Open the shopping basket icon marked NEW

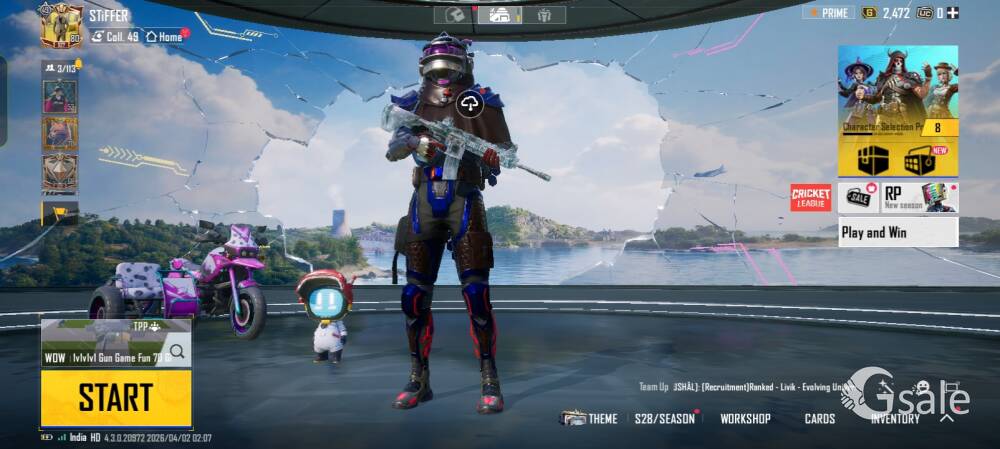point(919,159)
